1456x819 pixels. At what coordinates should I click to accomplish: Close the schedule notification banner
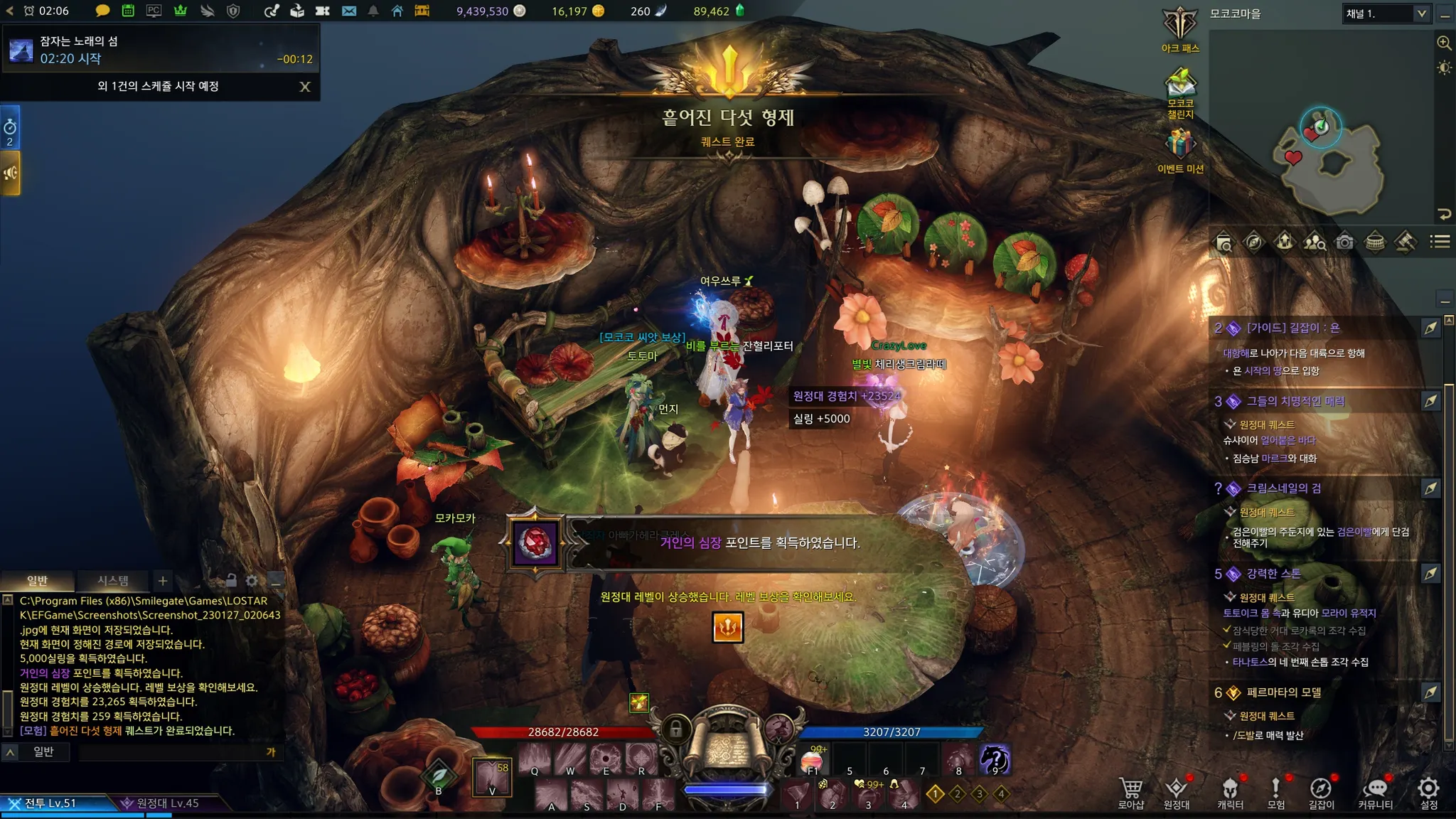click(x=305, y=87)
